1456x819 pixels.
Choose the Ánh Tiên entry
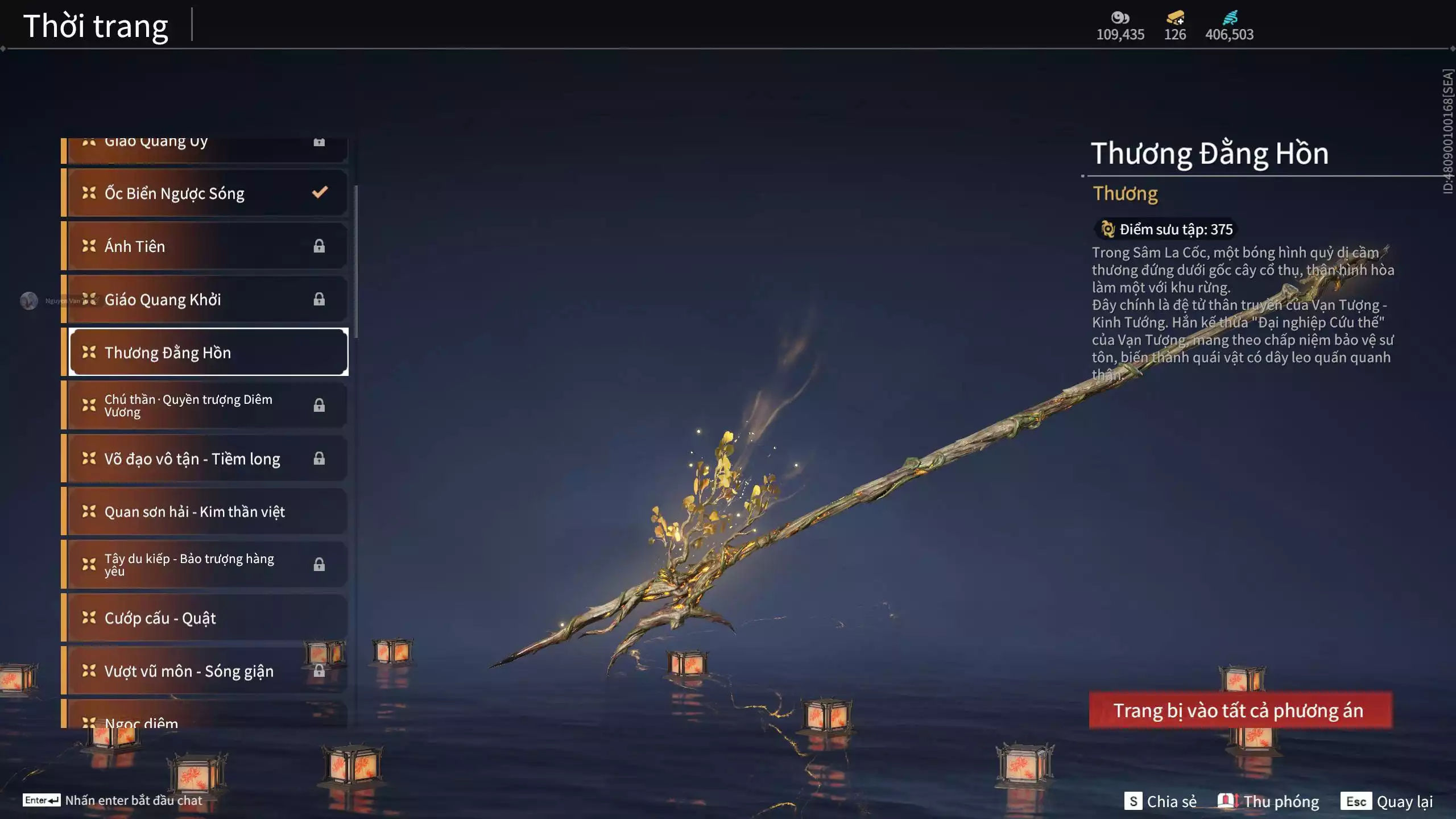205,246
